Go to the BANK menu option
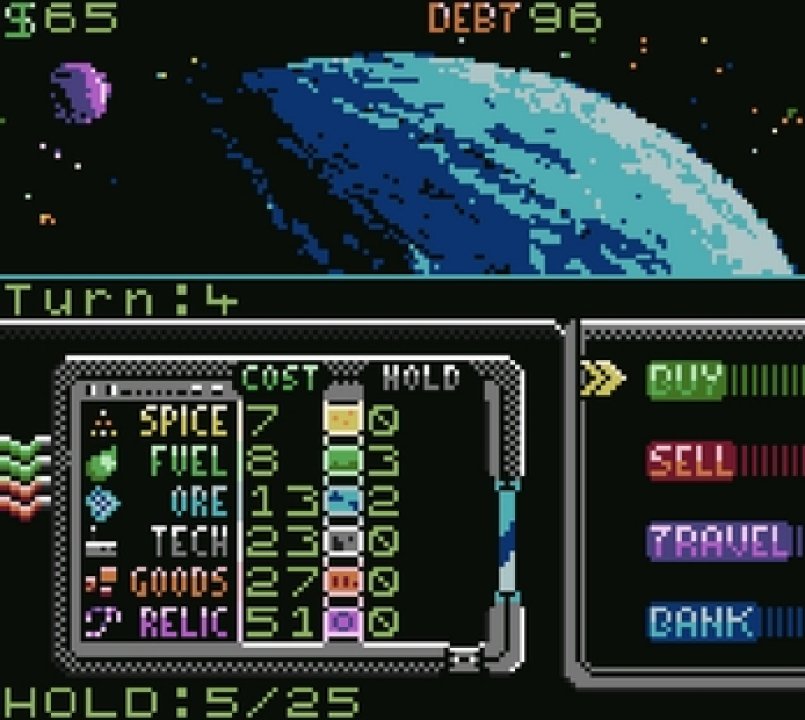The height and width of the screenshot is (720, 805). point(701,622)
